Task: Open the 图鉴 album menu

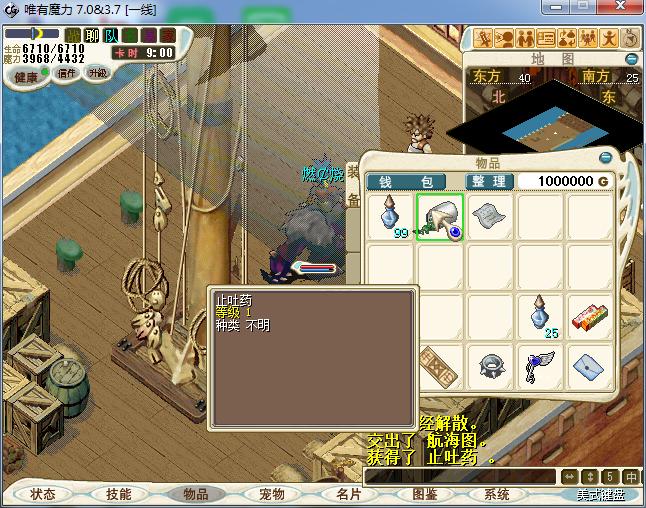Action: point(424,494)
